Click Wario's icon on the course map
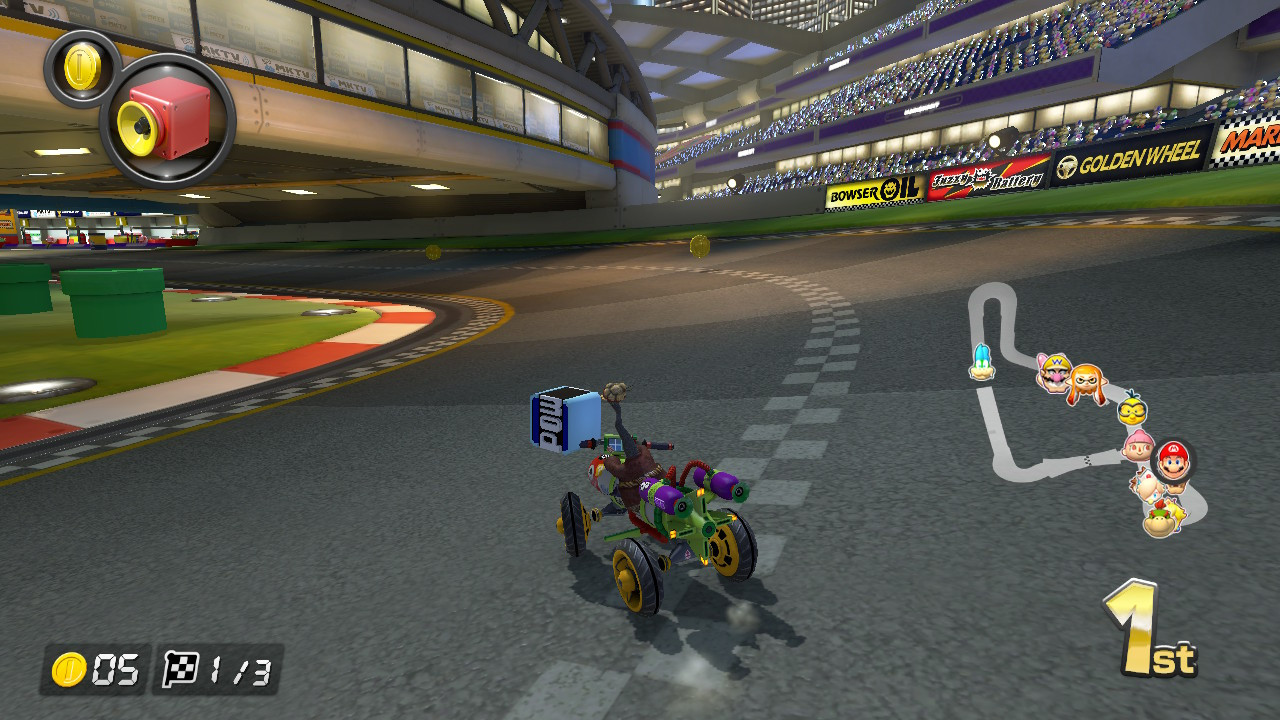1280x720 pixels. pyautogui.click(x=1055, y=372)
